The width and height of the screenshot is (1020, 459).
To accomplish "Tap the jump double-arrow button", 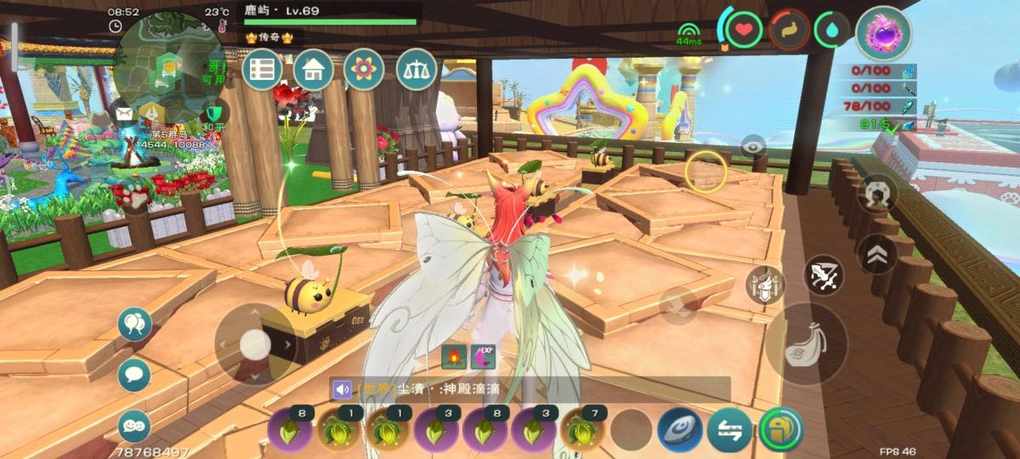I will click(x=877, y=254).
